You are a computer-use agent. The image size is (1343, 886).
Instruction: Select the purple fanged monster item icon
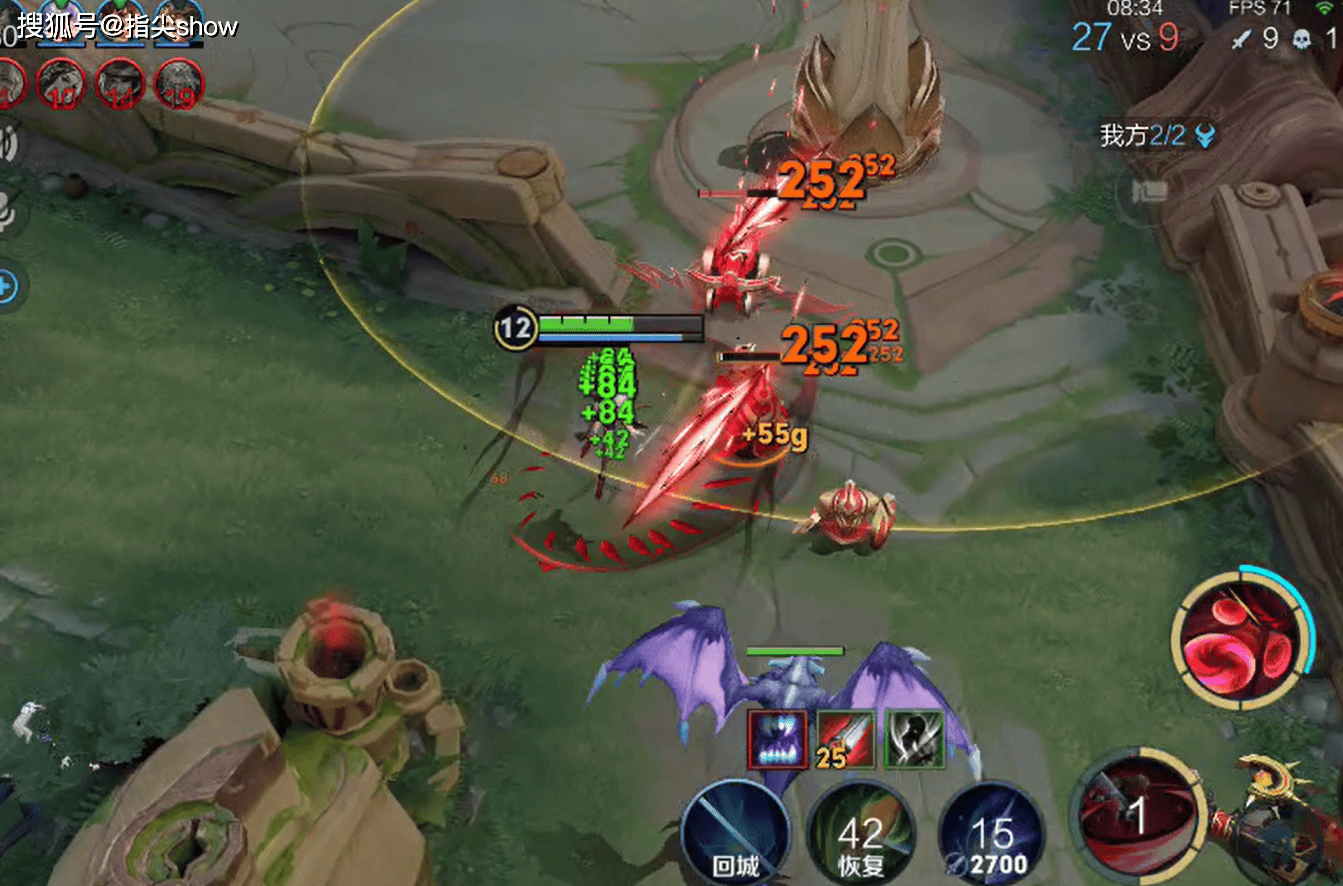777,740
